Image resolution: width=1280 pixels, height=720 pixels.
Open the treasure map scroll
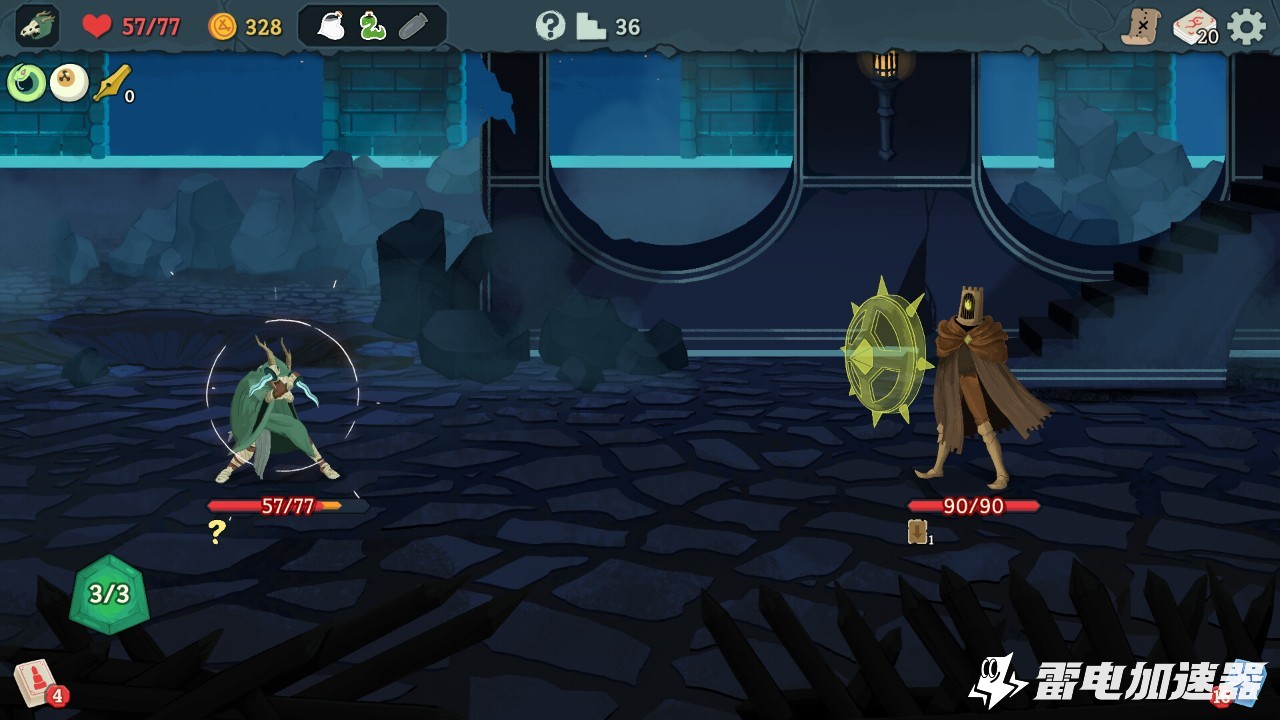coord(1139,27)
